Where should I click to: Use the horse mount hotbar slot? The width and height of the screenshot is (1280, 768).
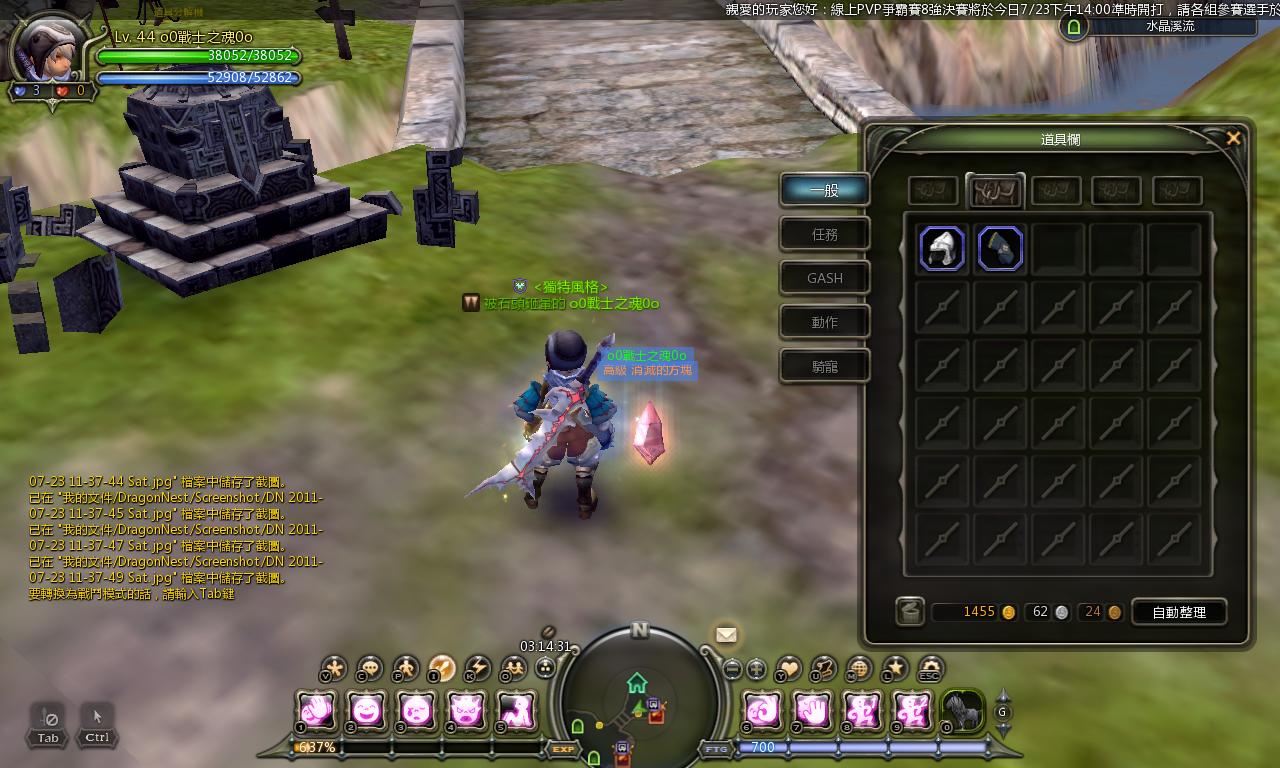[x=963, y=711]
